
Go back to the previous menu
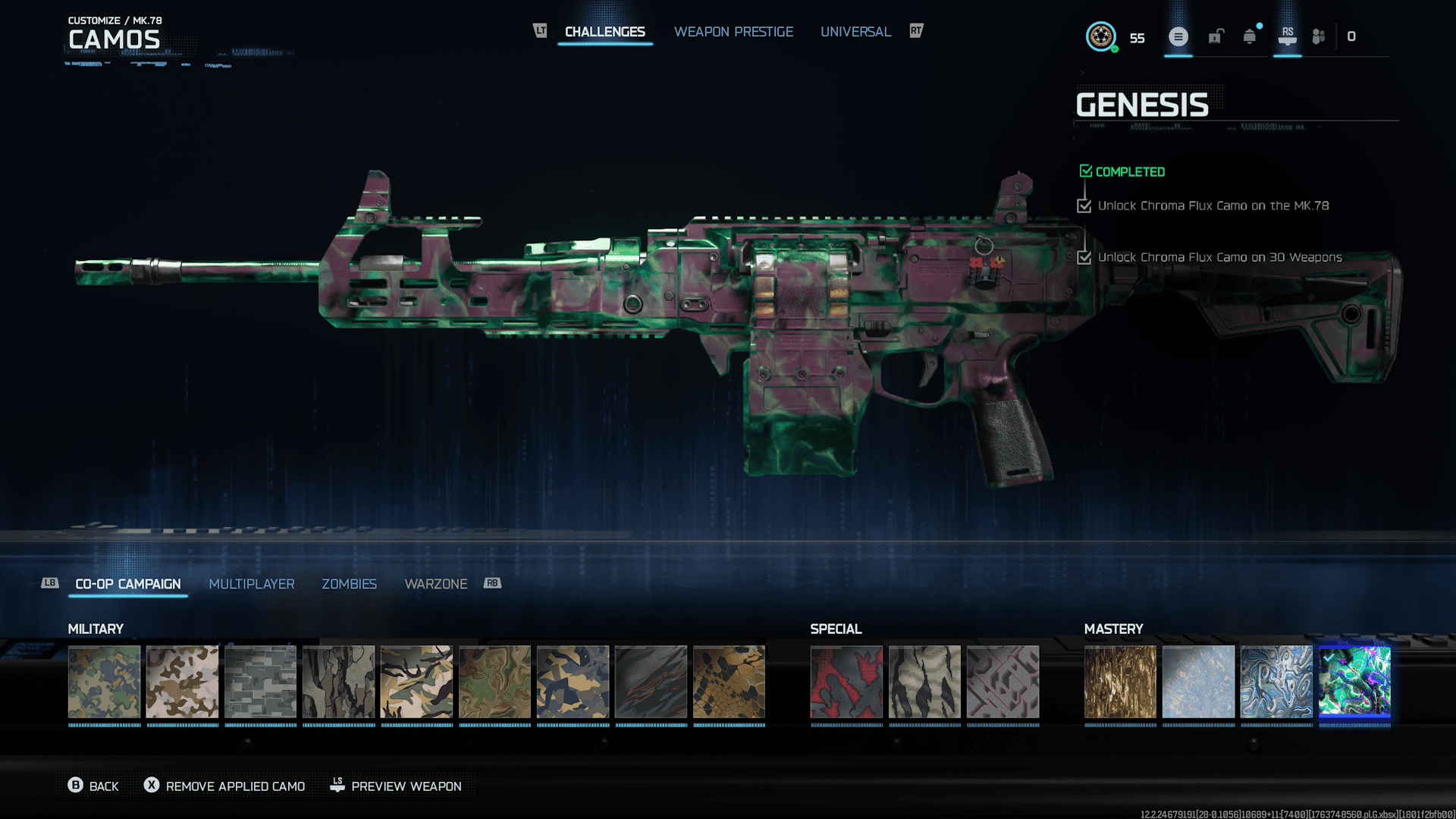coord(93,786)
